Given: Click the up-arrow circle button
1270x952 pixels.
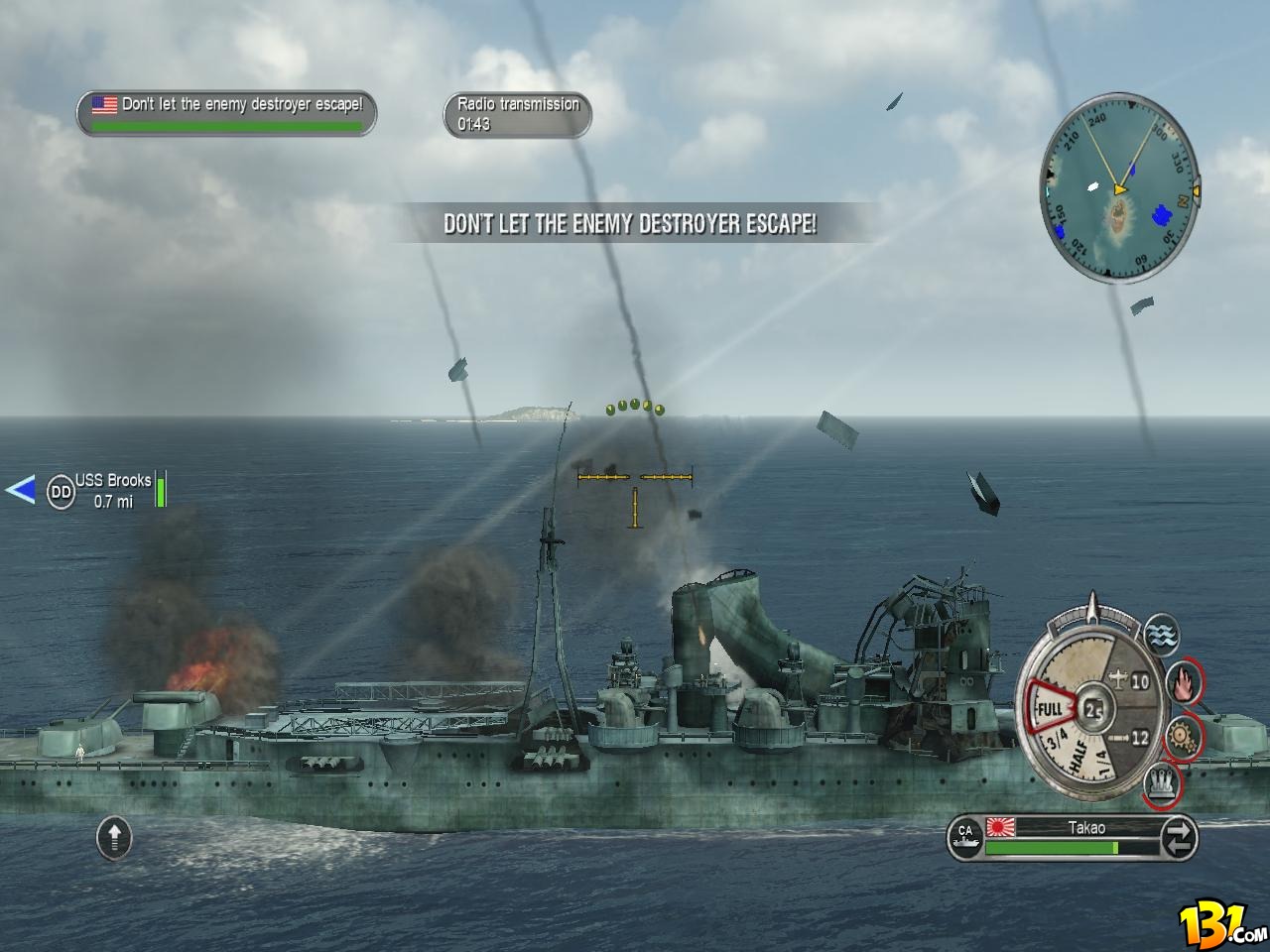Looking at the screenshot, I should [x=114, y=838].
